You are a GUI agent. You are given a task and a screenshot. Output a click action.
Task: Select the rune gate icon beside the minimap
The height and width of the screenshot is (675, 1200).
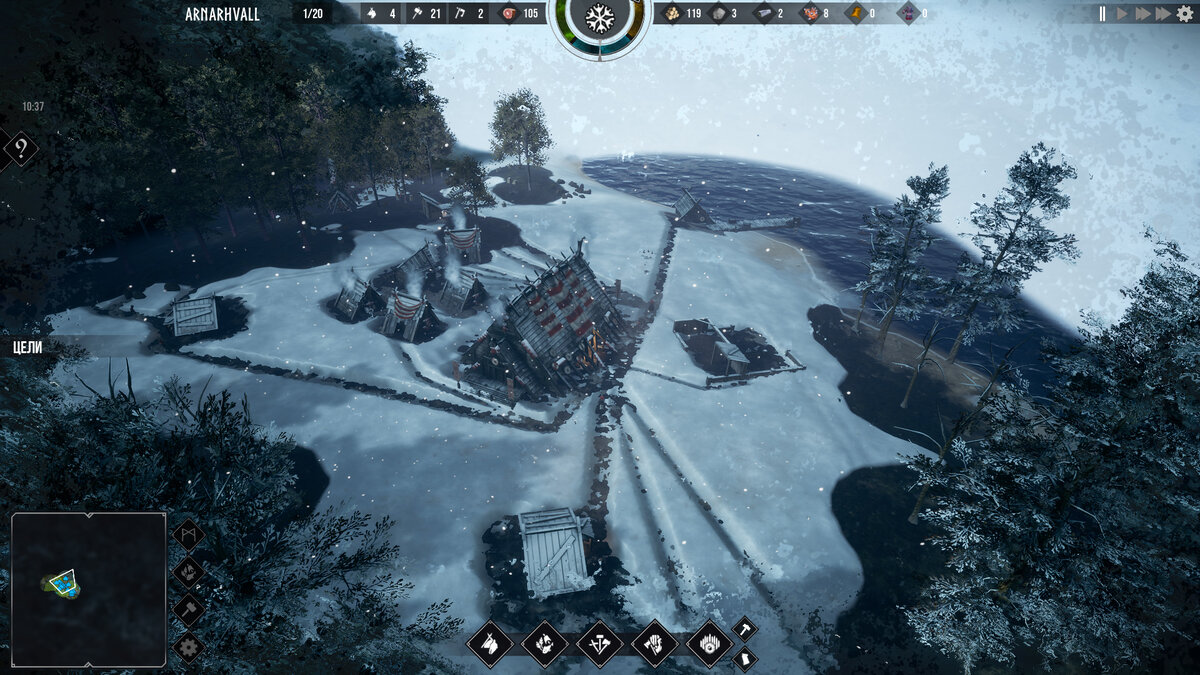click(x=188, y=535)
